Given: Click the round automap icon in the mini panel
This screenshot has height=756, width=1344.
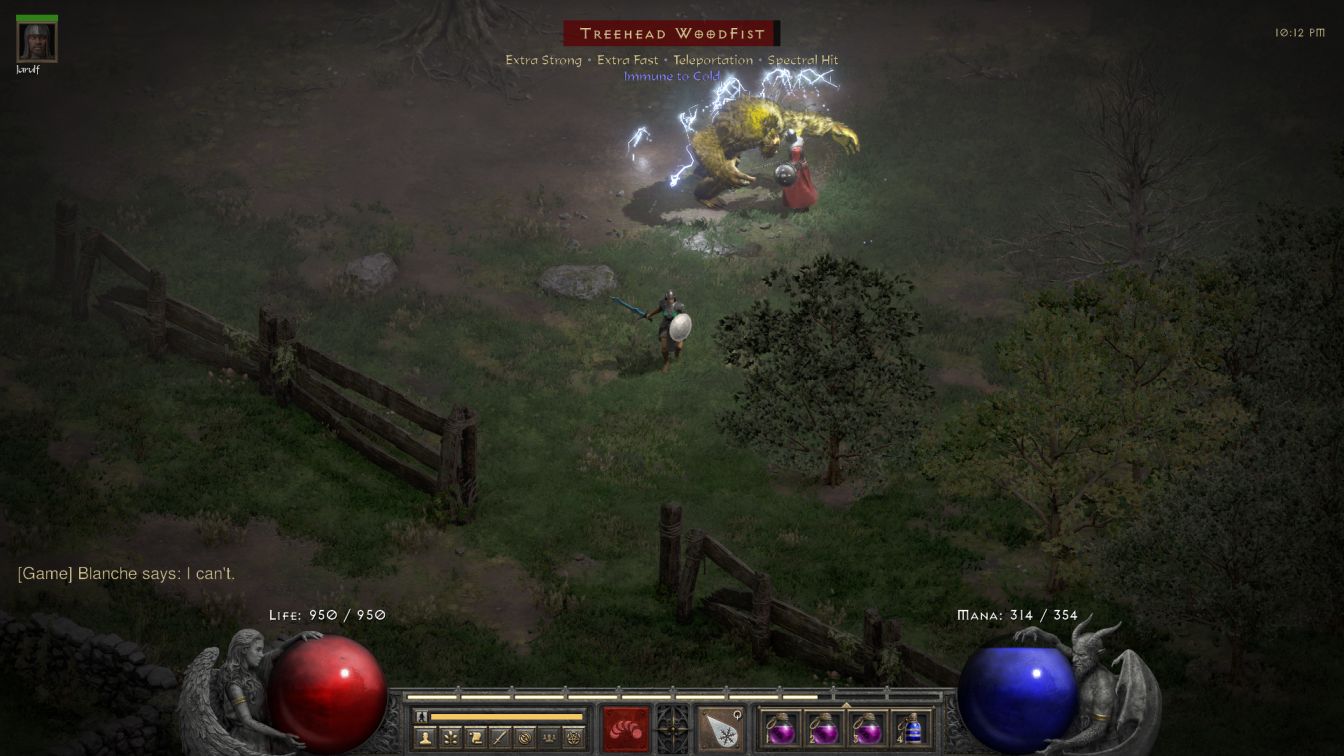Looking at the screenshot, I should (524, 738).
